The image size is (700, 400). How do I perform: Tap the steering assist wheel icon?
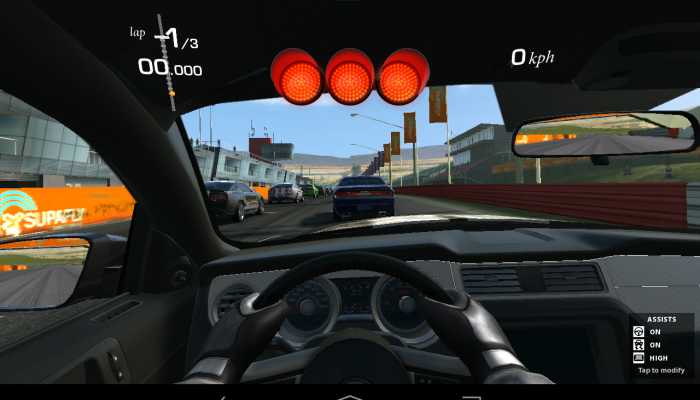638,332
